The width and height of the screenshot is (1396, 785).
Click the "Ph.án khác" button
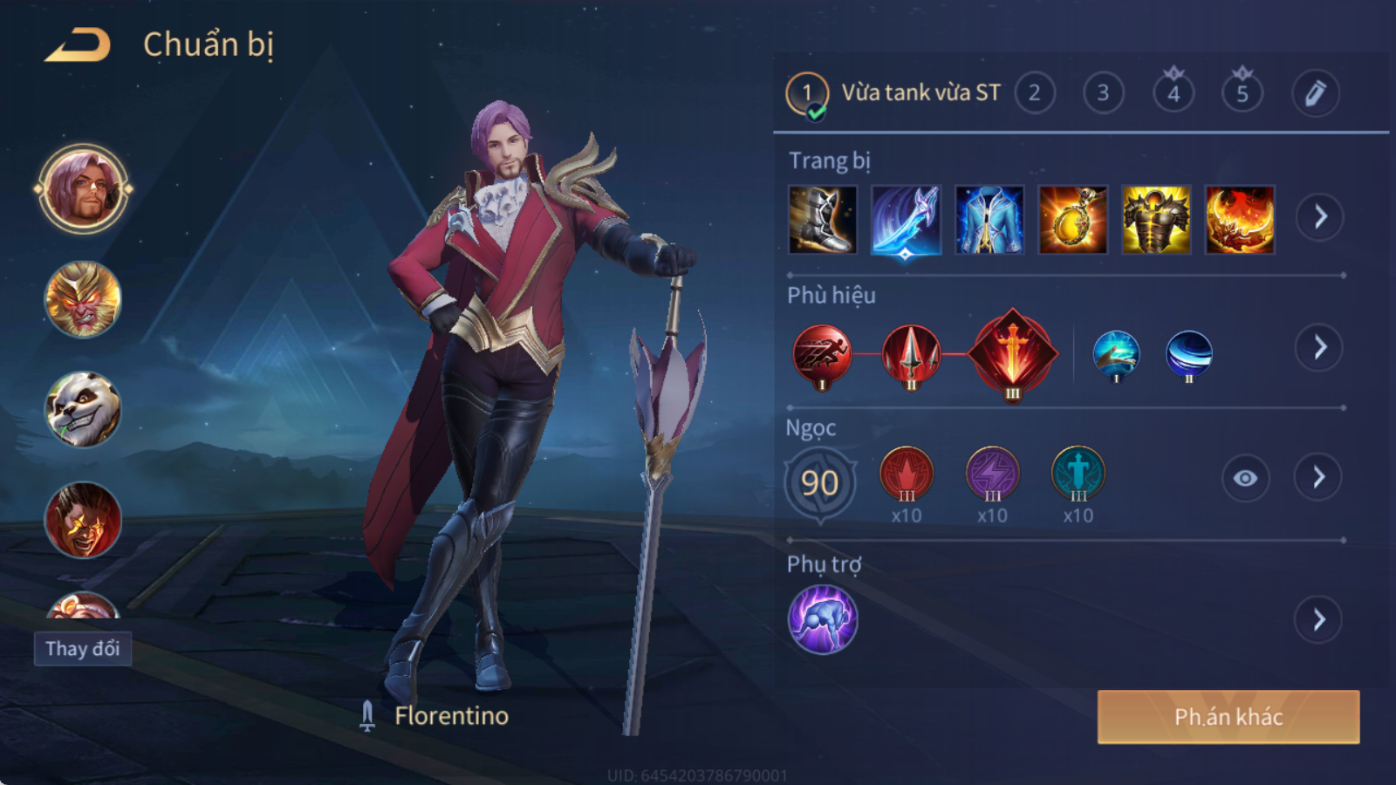(x=1228, y=717)
